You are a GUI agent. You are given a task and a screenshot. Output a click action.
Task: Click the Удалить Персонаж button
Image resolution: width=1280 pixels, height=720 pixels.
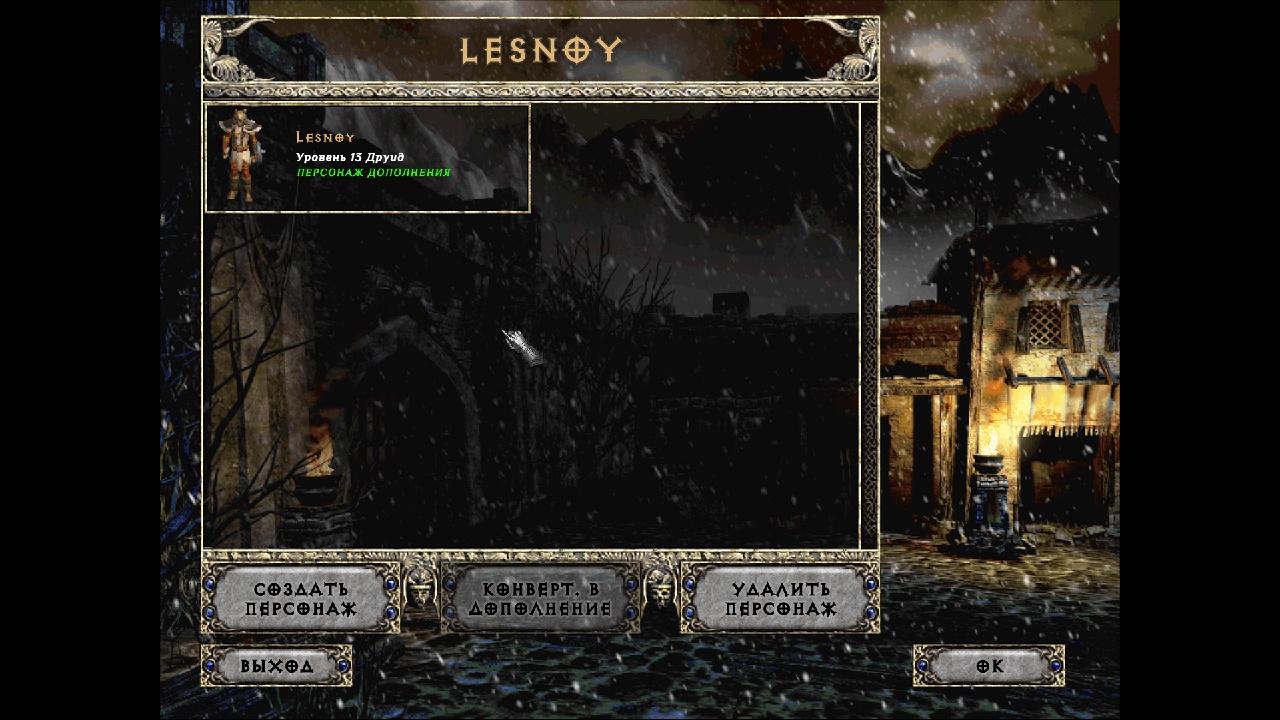pos(780,599)
